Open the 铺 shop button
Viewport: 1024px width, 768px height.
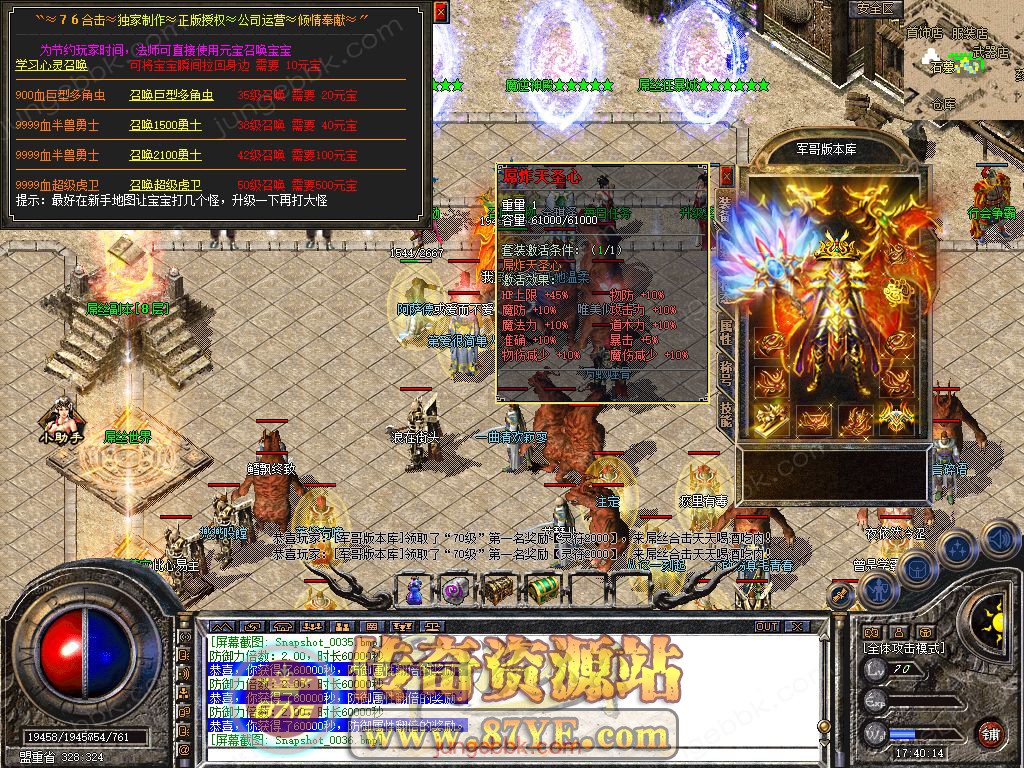[990, 733]
